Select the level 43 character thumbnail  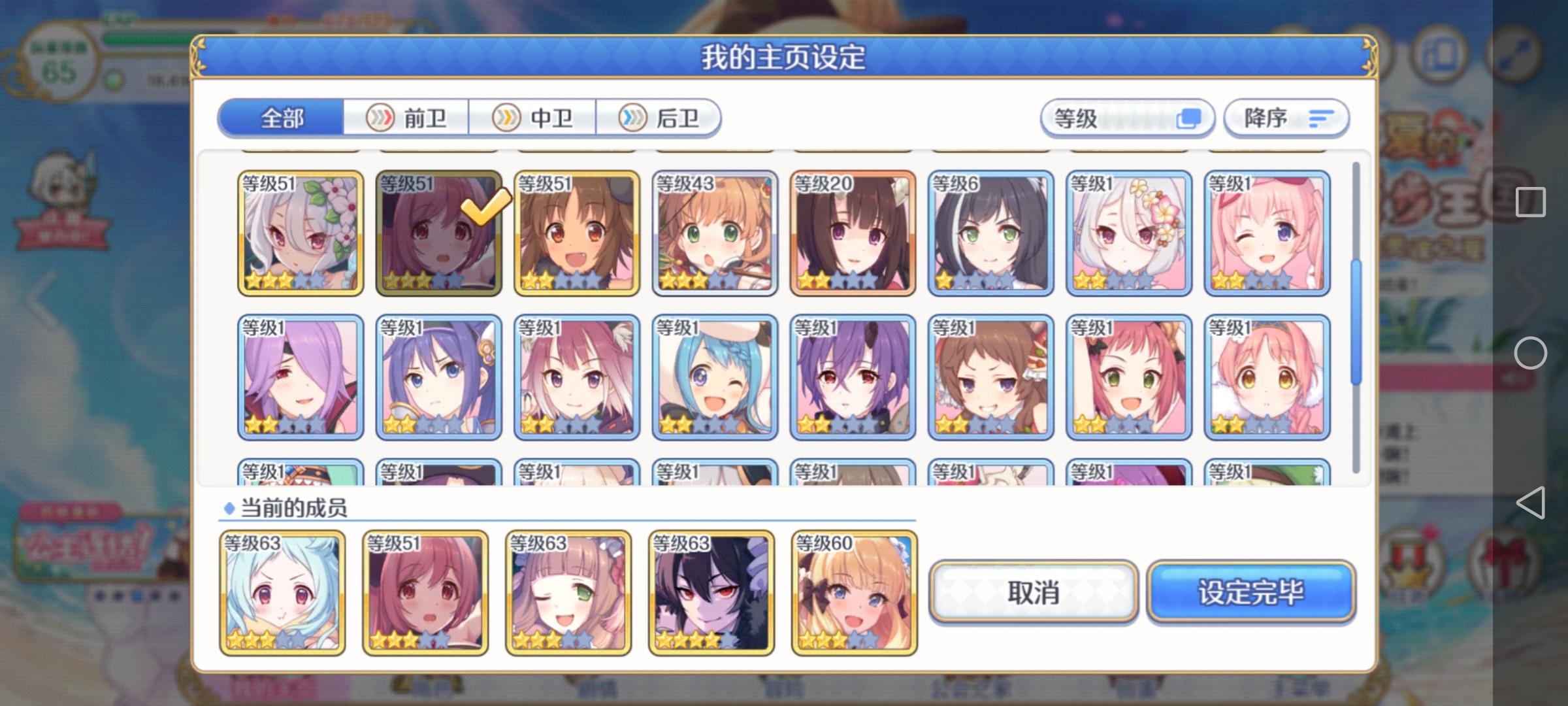point(715,235)
